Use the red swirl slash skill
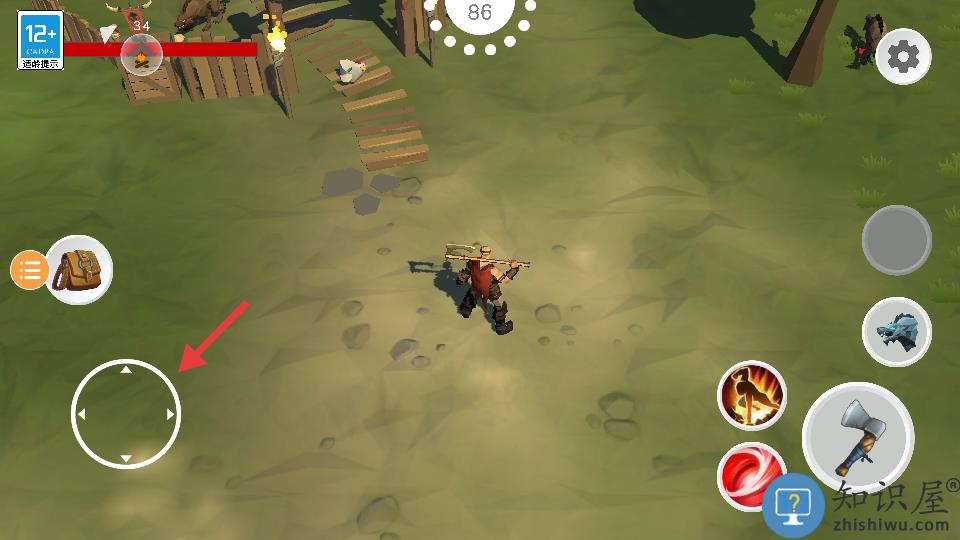This screenshot has width=960, height=540. pyautogui.click(x=748, y=472)
